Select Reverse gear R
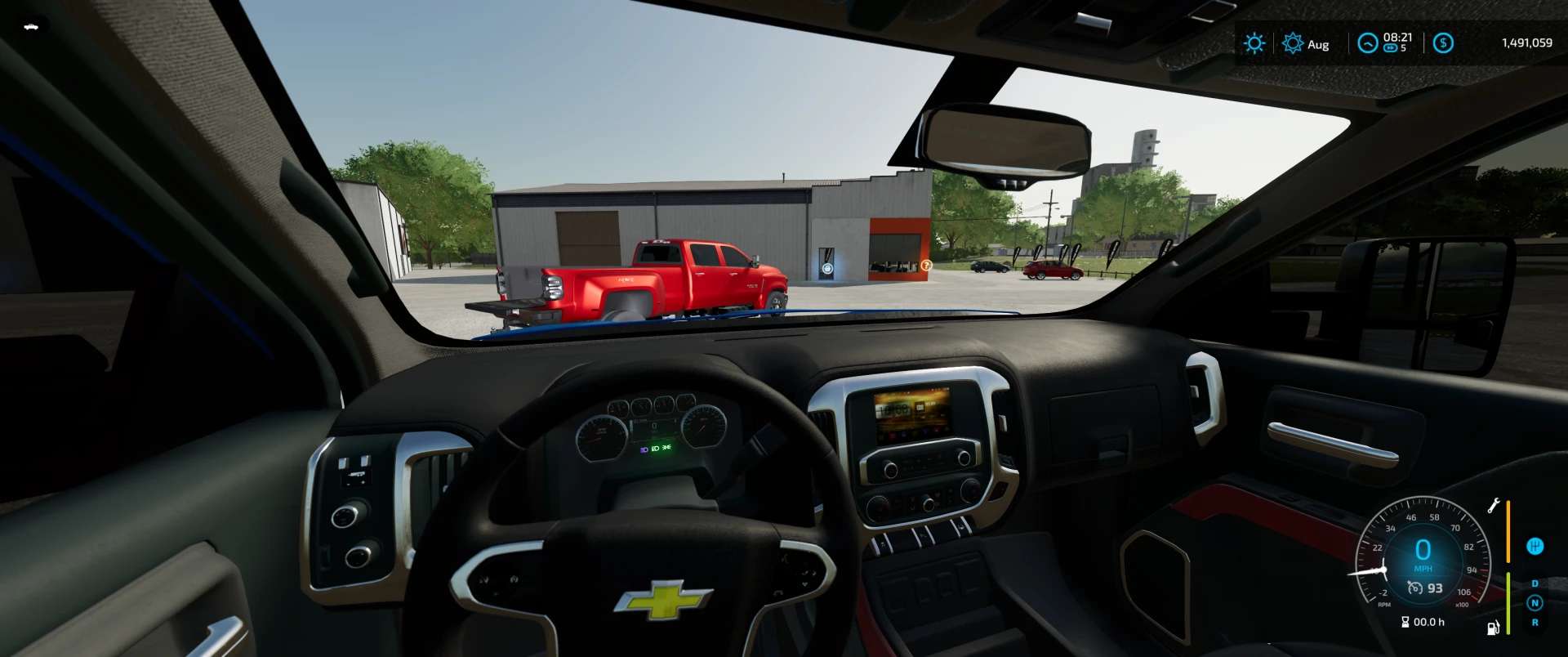 [1535, 623]
